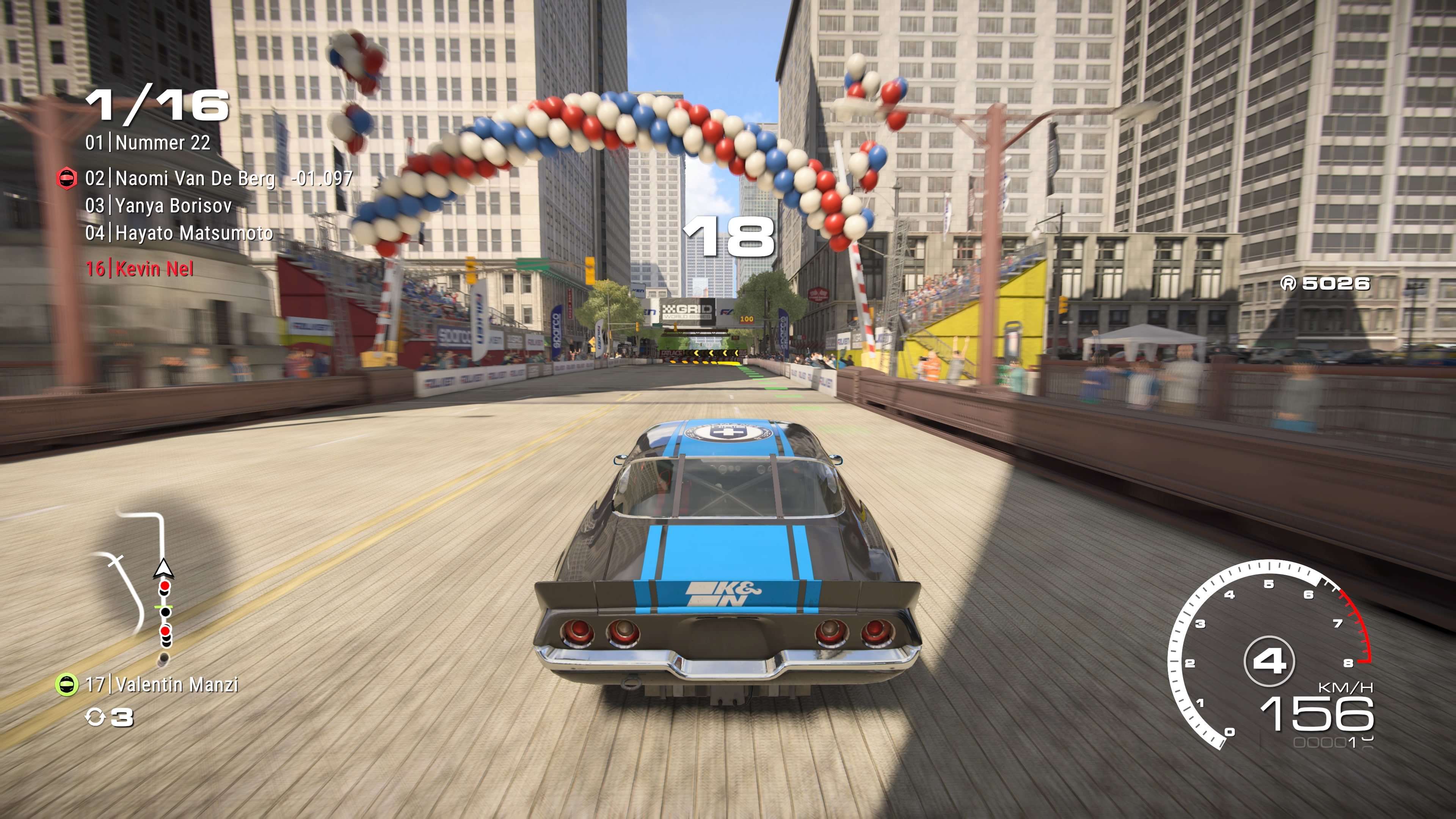Click the red opponent dot on the minimap track line

(165, 585)
